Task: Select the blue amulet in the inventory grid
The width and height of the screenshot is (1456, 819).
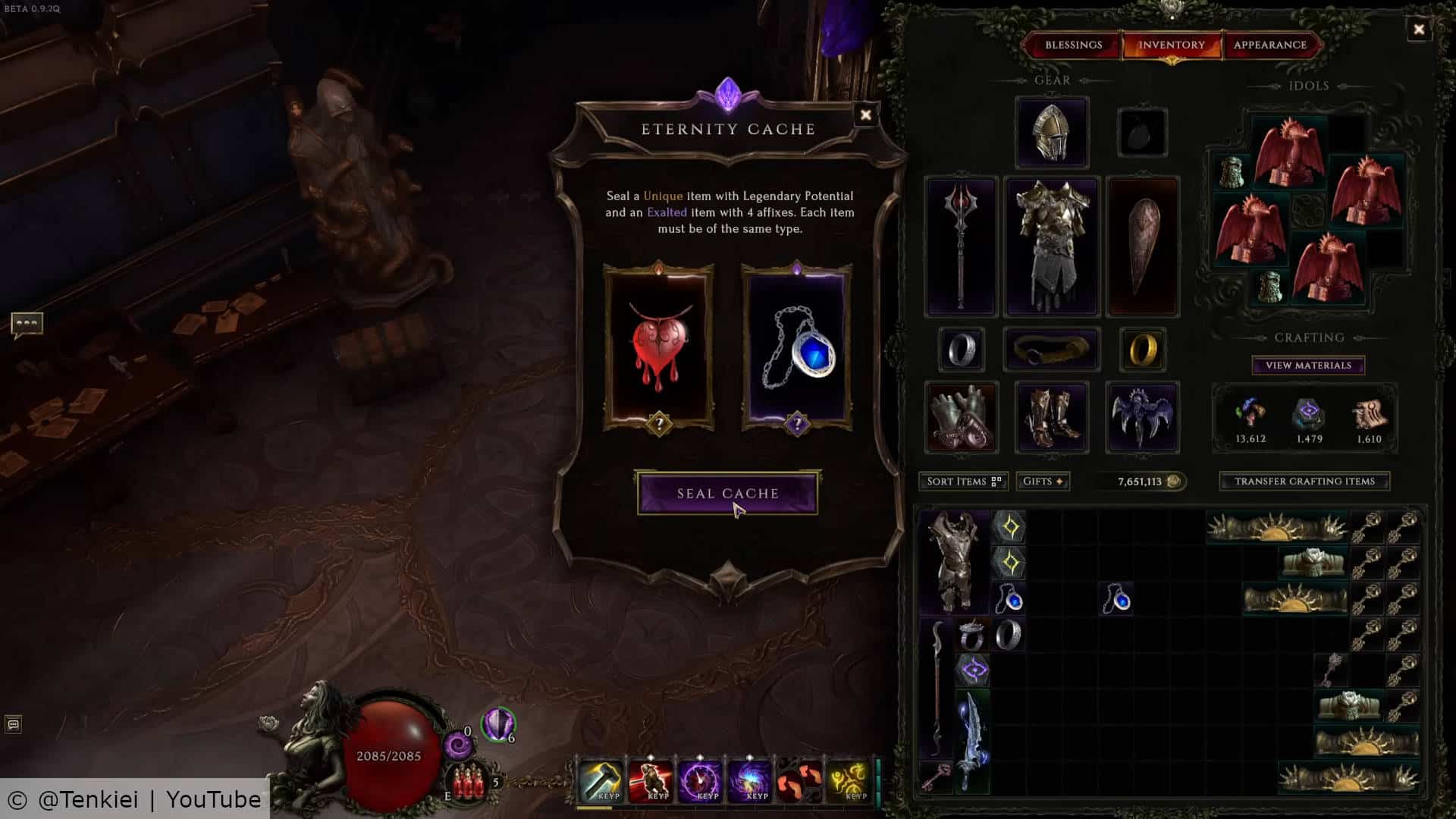Action: pos(1009,599)
